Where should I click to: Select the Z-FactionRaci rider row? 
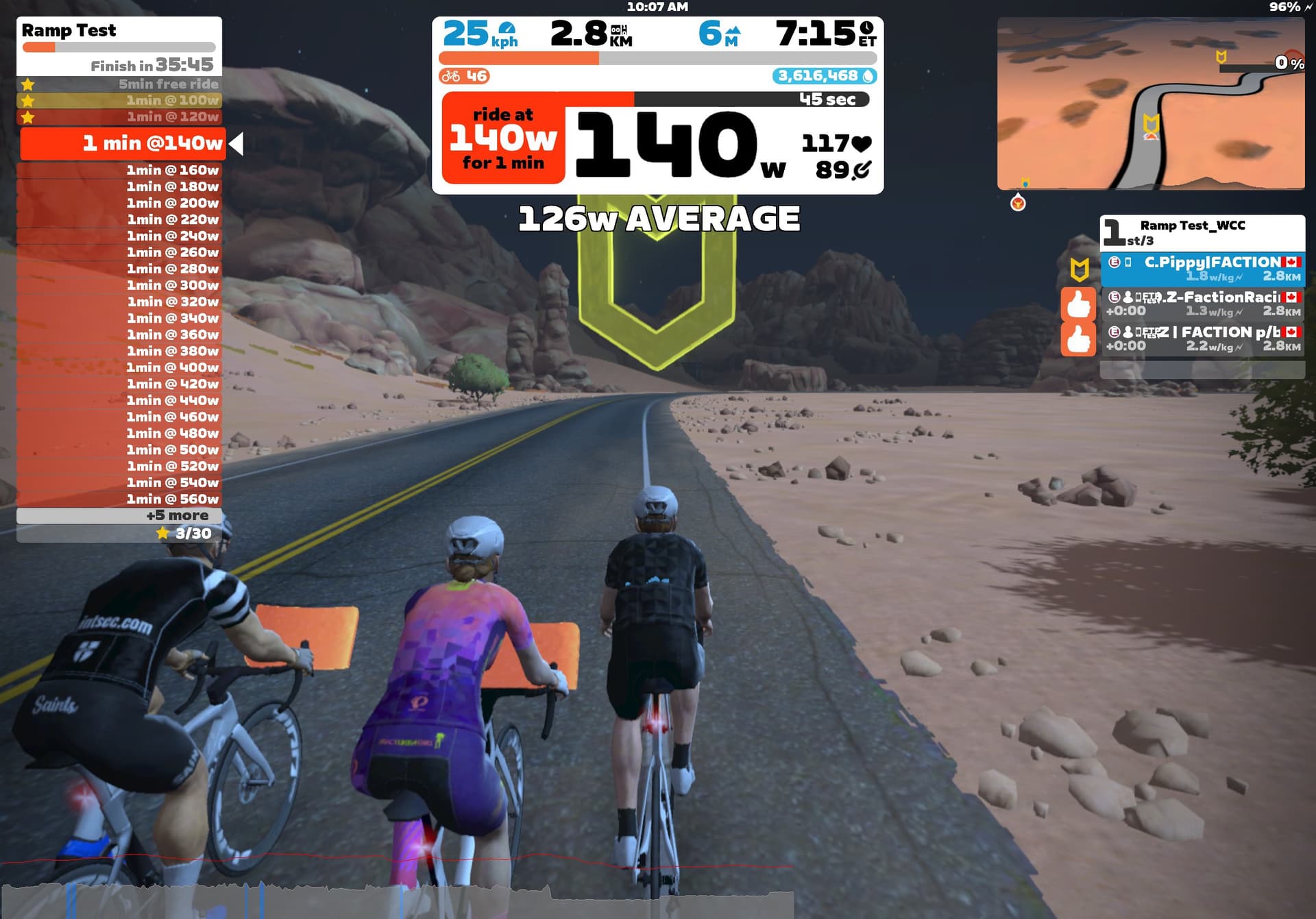[1202, 304]
